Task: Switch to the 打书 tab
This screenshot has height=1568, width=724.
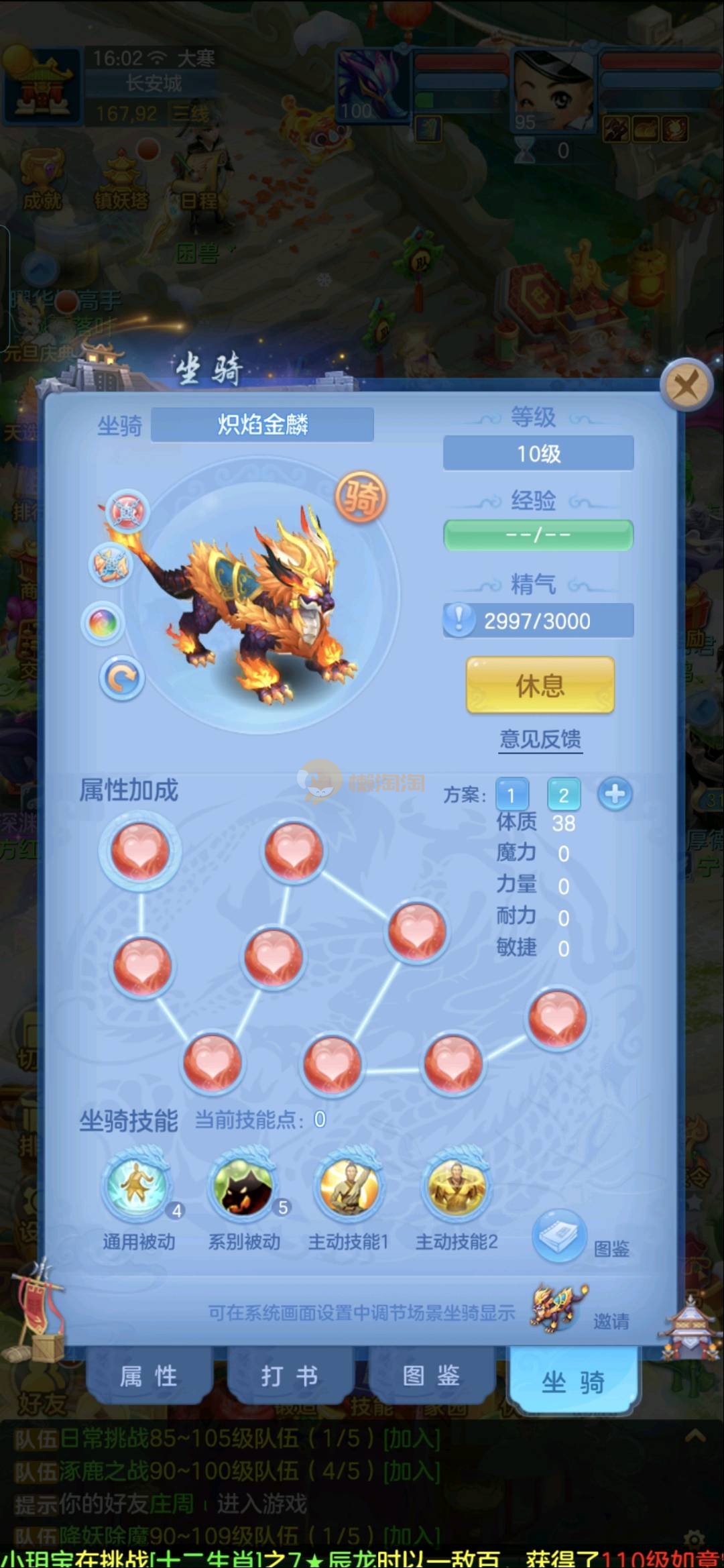Action: click(290, 1376)
